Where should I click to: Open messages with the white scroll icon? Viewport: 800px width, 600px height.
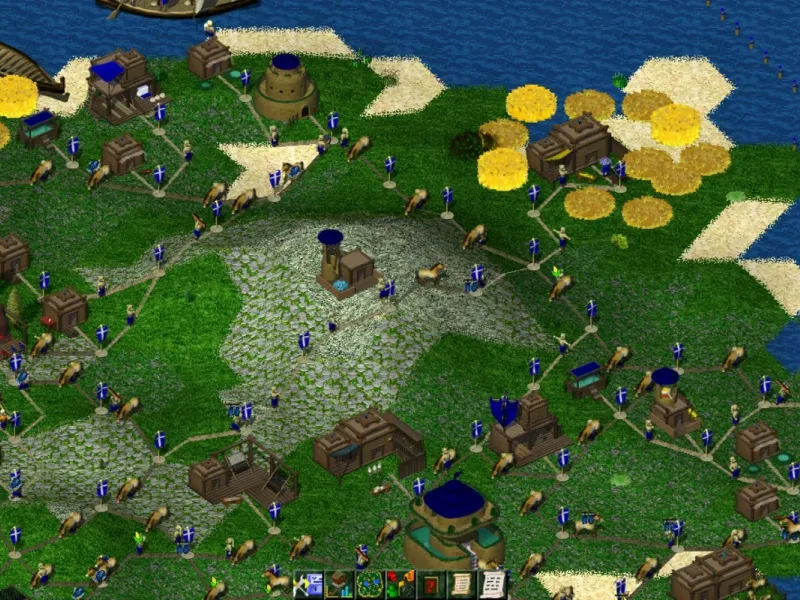(492, 585)
